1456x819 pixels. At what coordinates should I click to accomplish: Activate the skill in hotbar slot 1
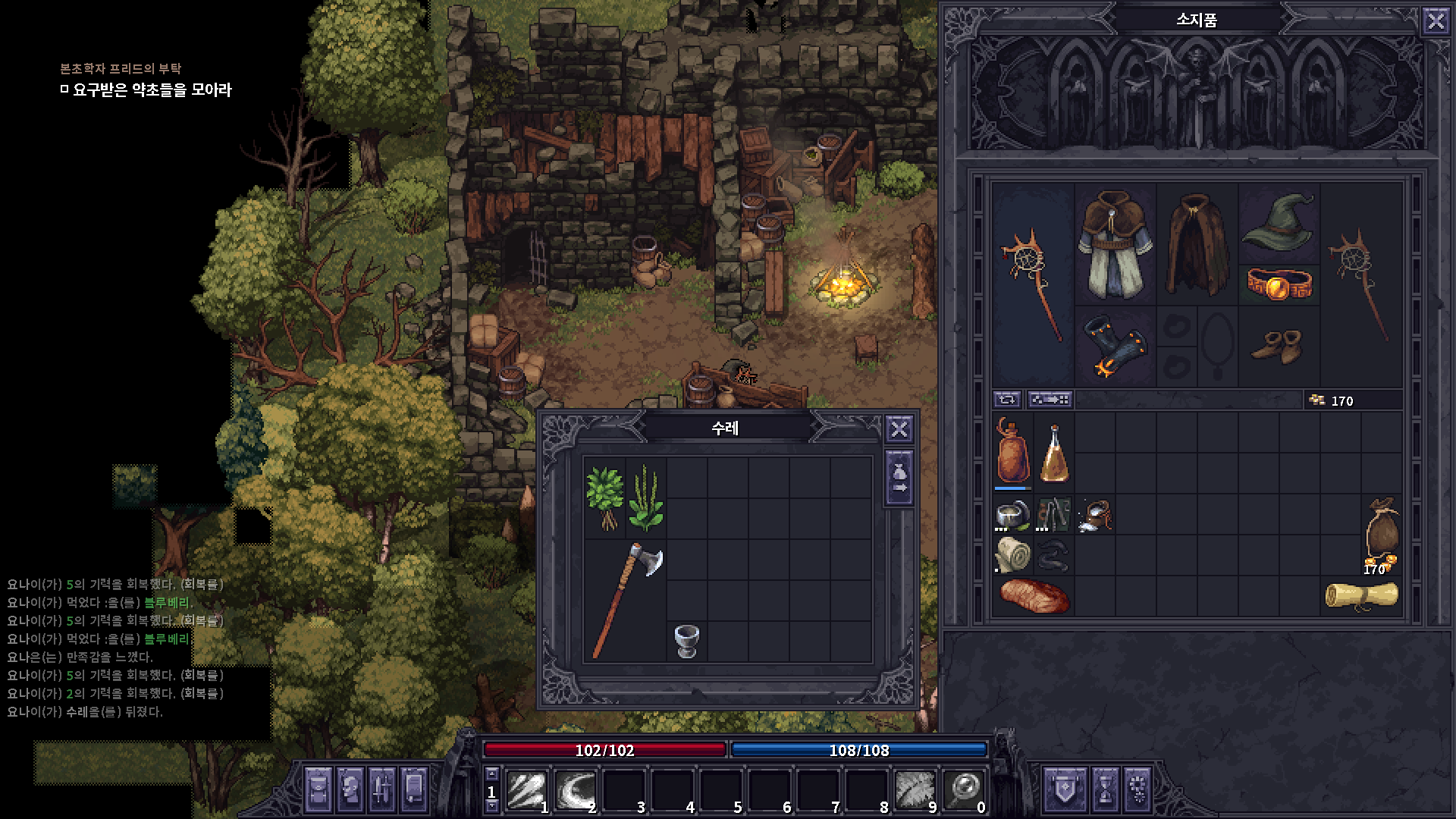527,790
